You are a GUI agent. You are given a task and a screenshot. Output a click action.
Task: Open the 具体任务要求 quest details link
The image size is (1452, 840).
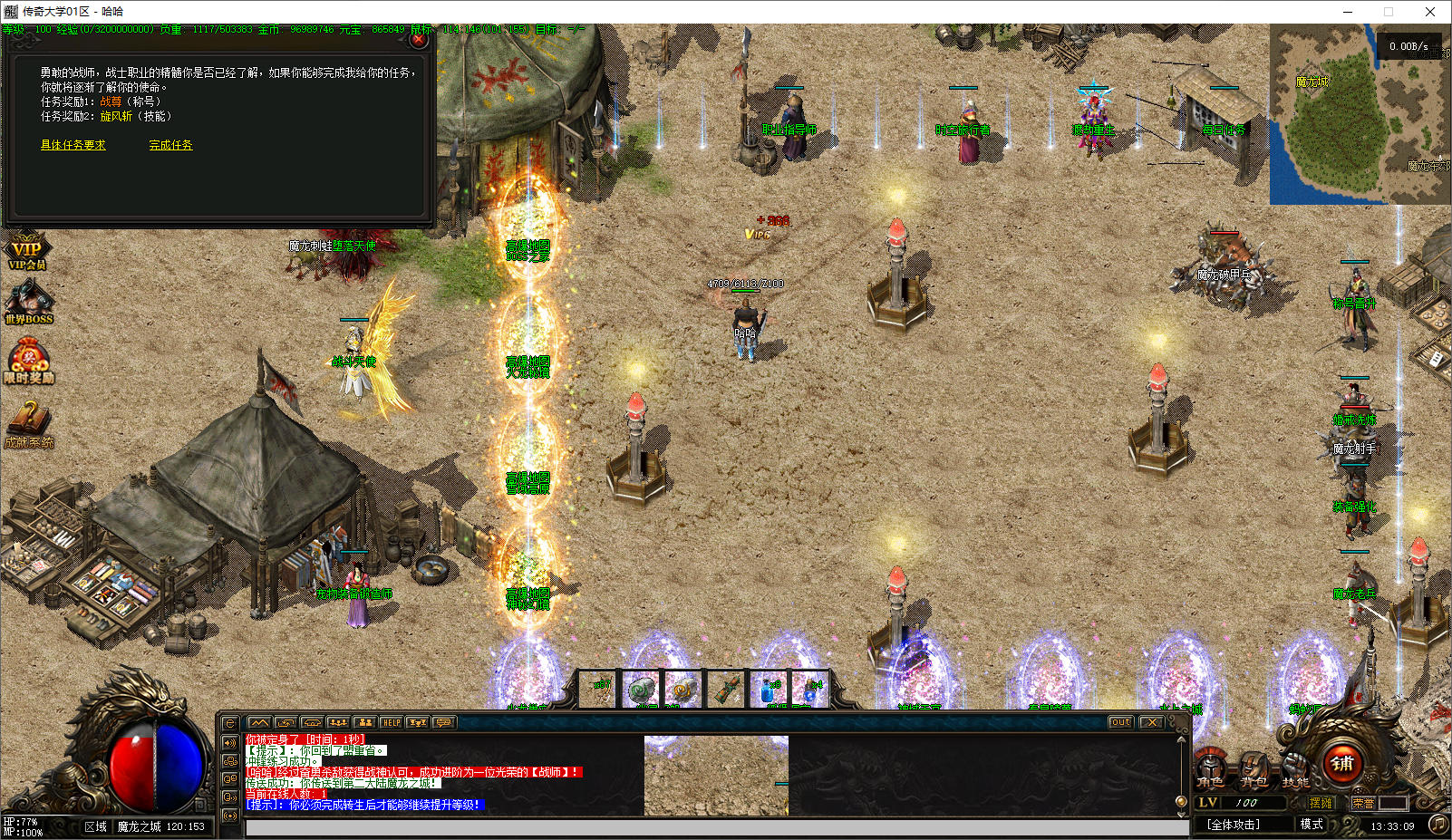point(73,145)
